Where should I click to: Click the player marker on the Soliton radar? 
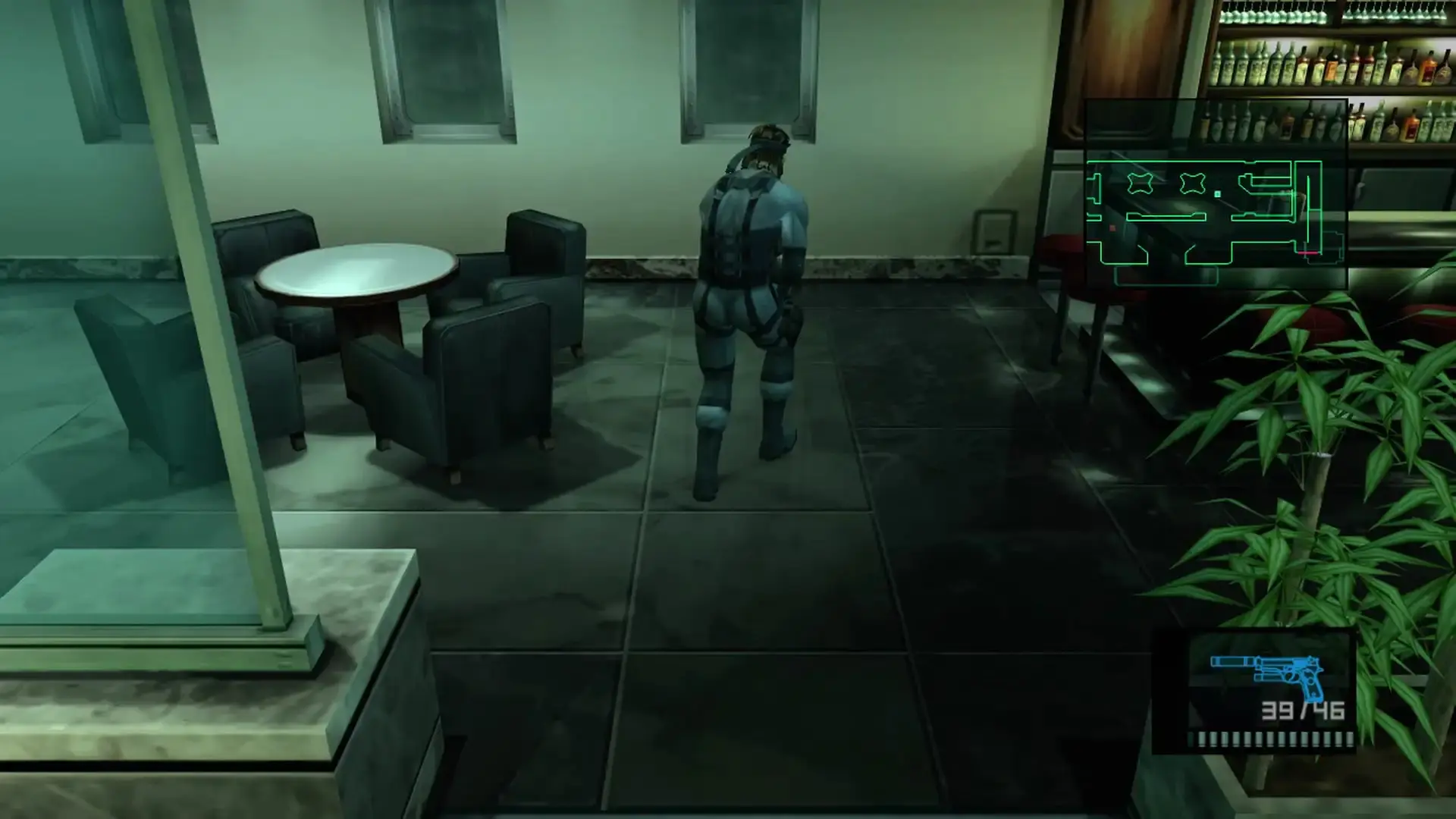[1216, 193]
